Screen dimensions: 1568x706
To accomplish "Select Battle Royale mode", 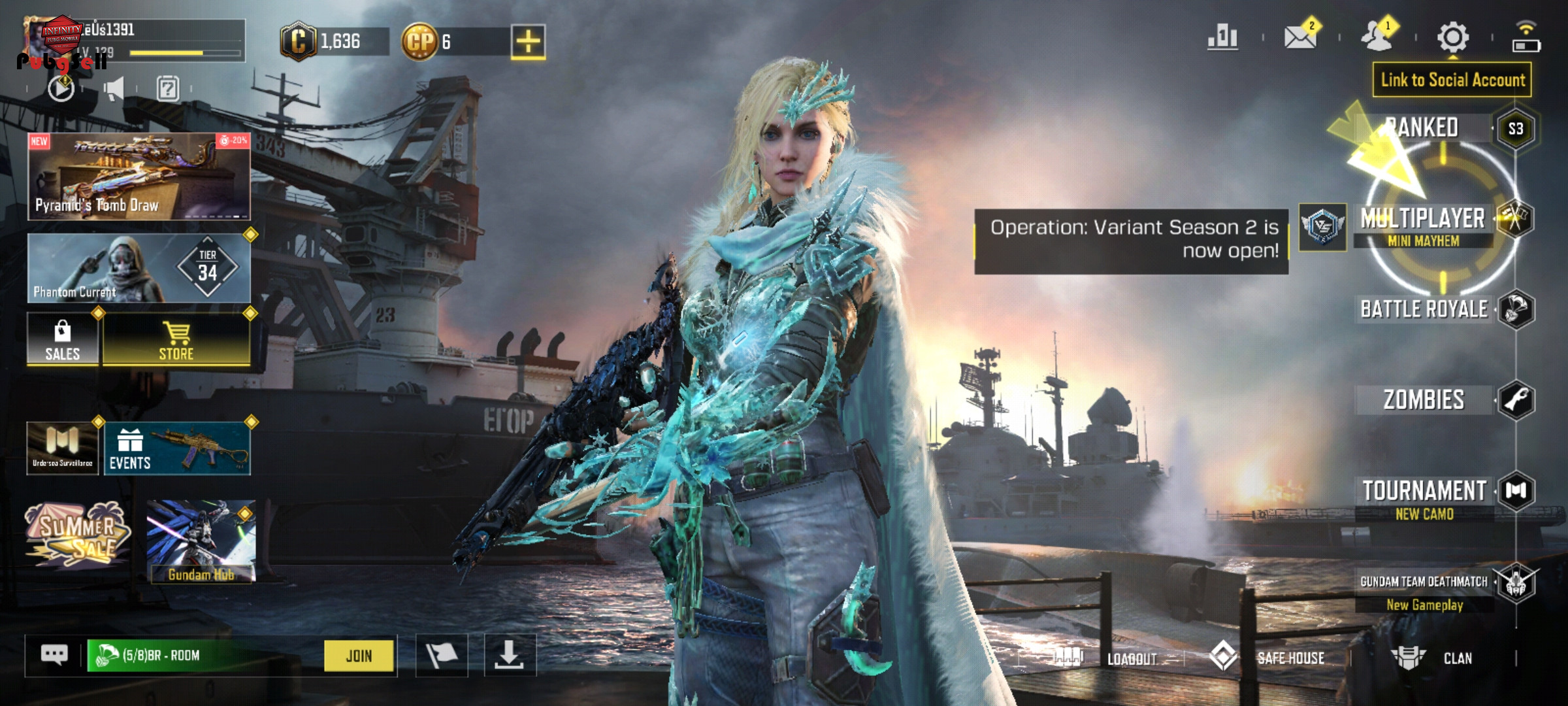I will 1424,309.
